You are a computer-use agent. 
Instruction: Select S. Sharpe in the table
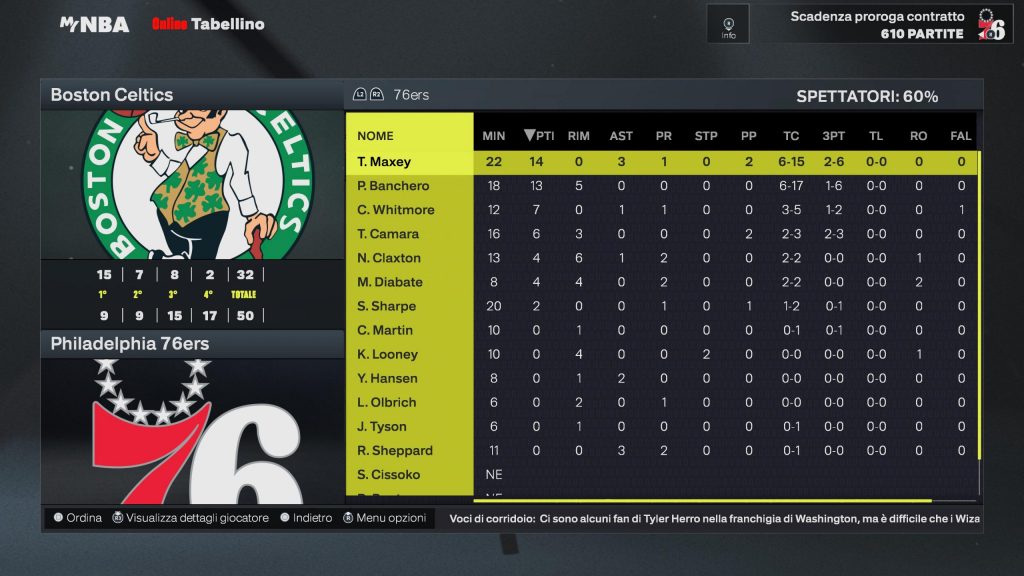coord(386,306)
